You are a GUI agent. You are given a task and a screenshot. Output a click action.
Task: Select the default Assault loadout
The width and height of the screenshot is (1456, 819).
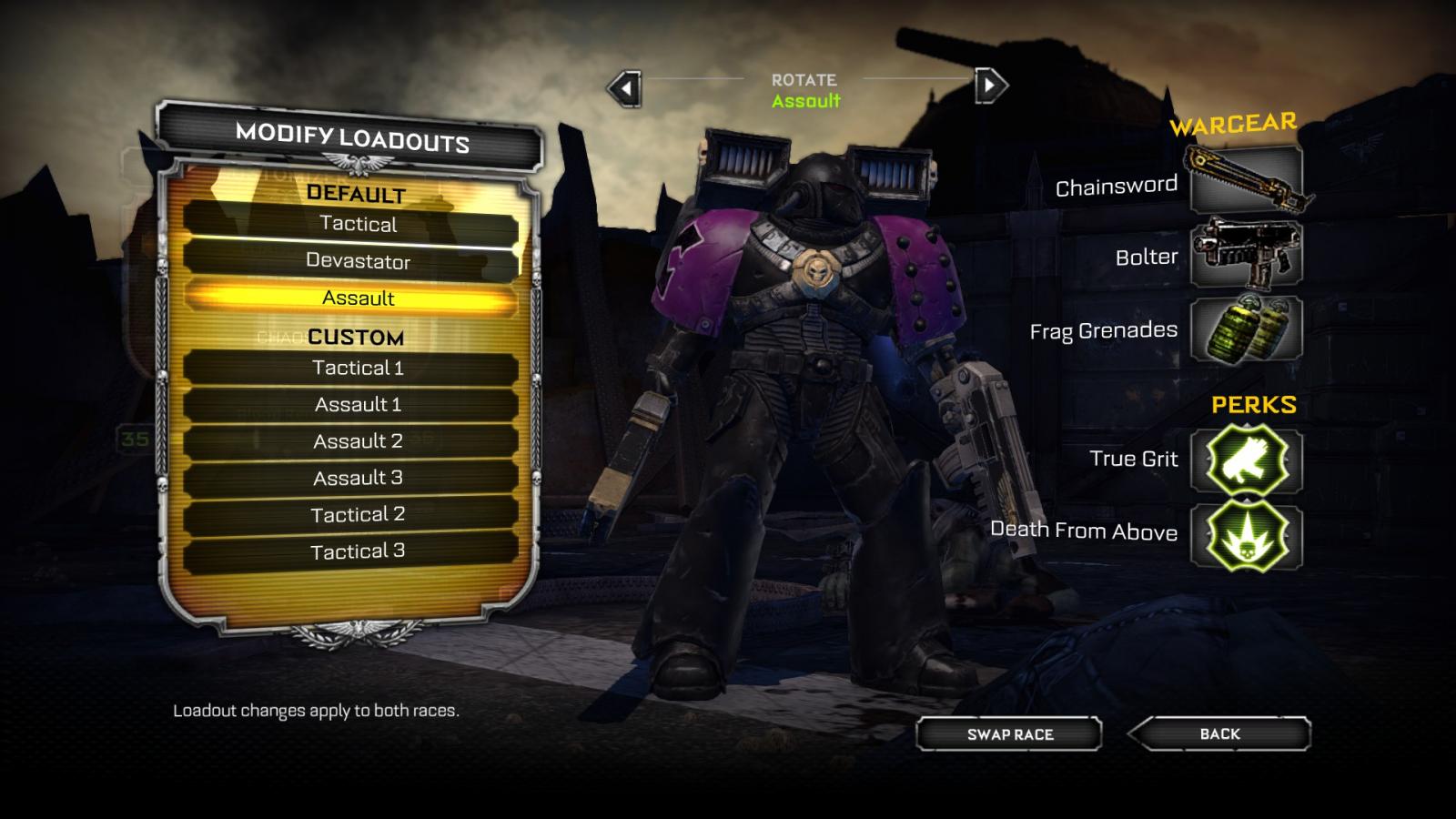click(358, 298)
